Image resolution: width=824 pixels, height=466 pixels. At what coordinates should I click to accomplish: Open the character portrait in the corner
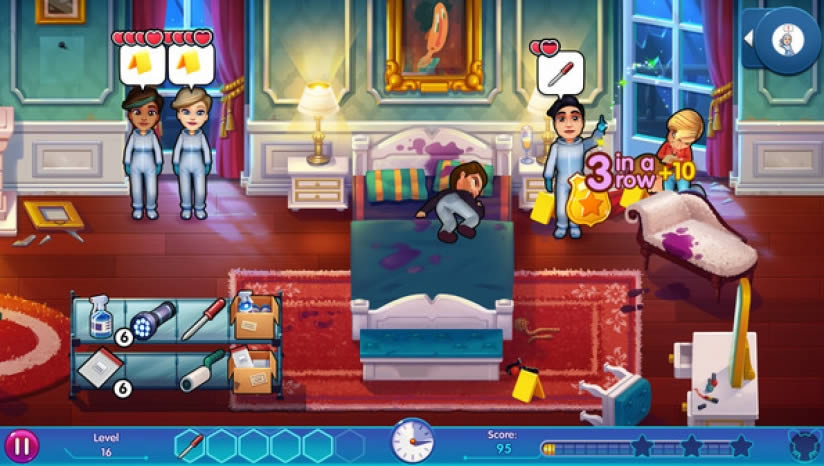point(792,40)
